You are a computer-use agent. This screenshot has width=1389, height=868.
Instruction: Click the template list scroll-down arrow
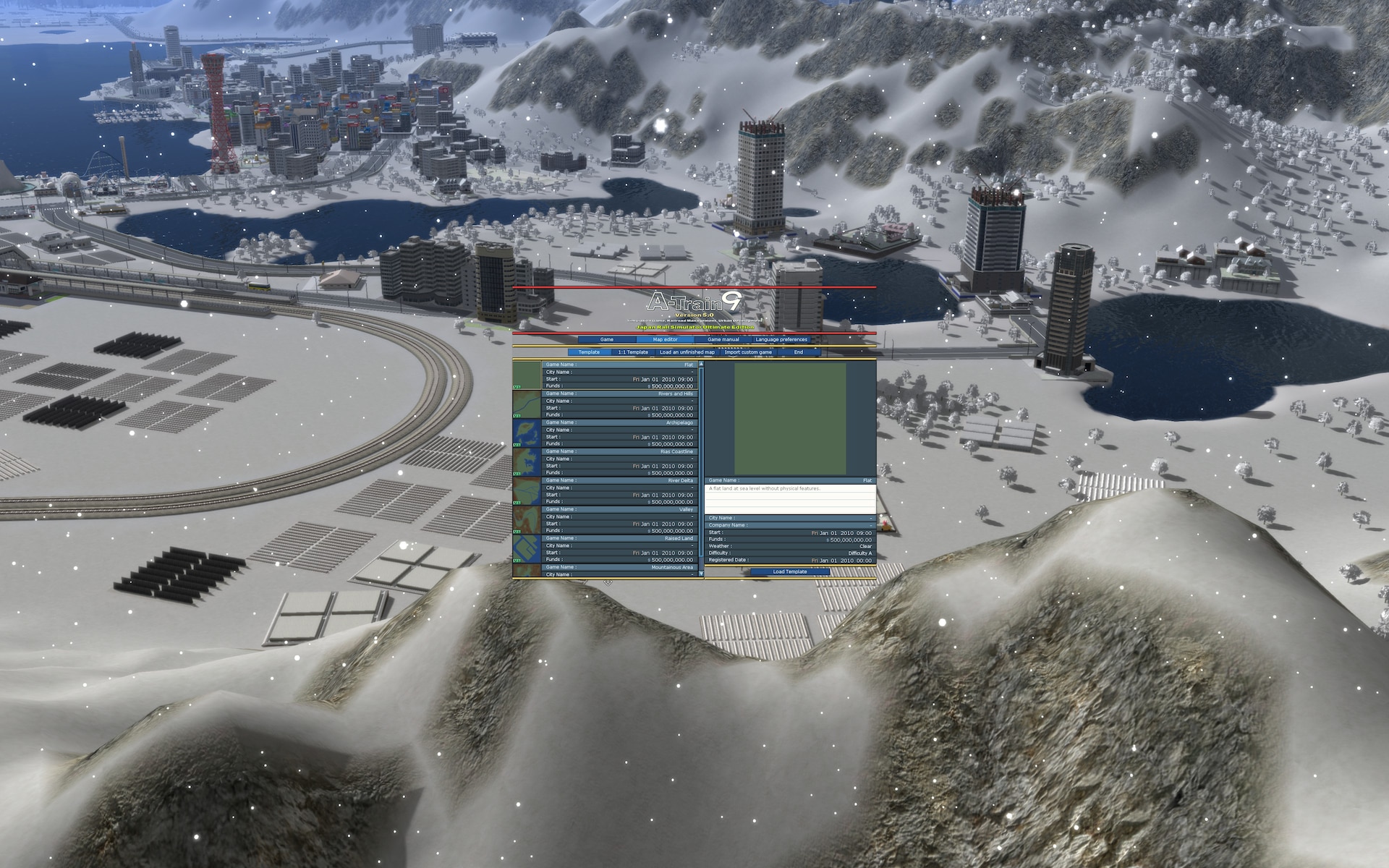[x=701, y=573]
